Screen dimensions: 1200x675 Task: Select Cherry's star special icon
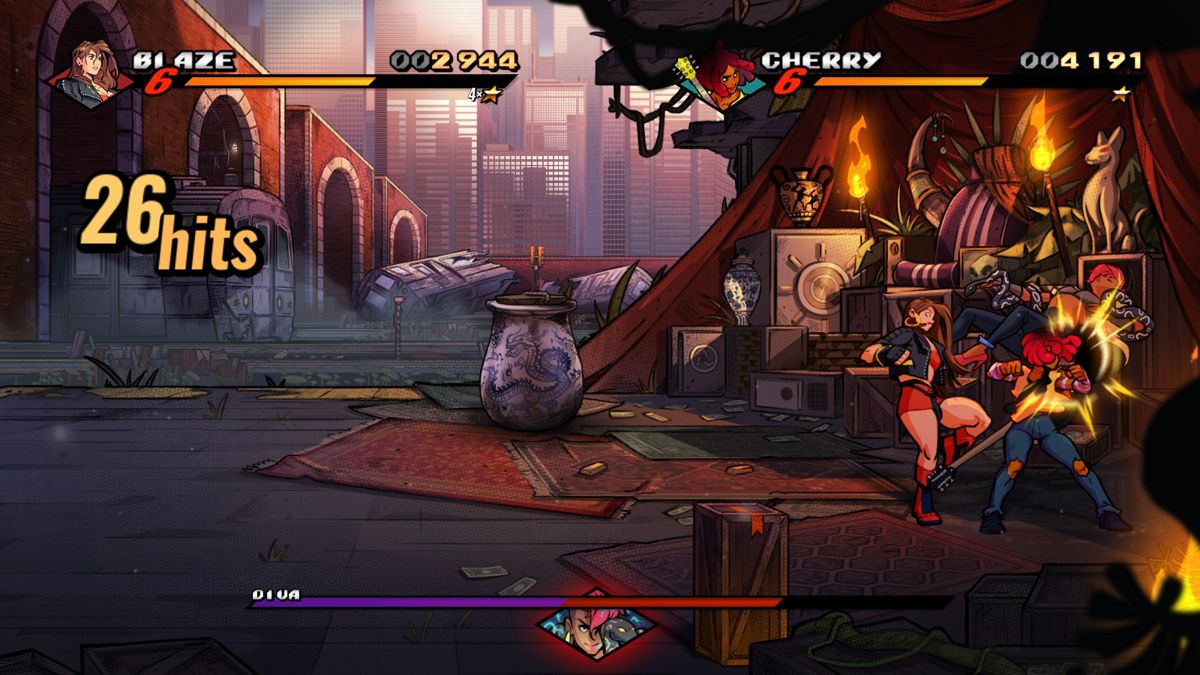click(x=1122, y=93)
